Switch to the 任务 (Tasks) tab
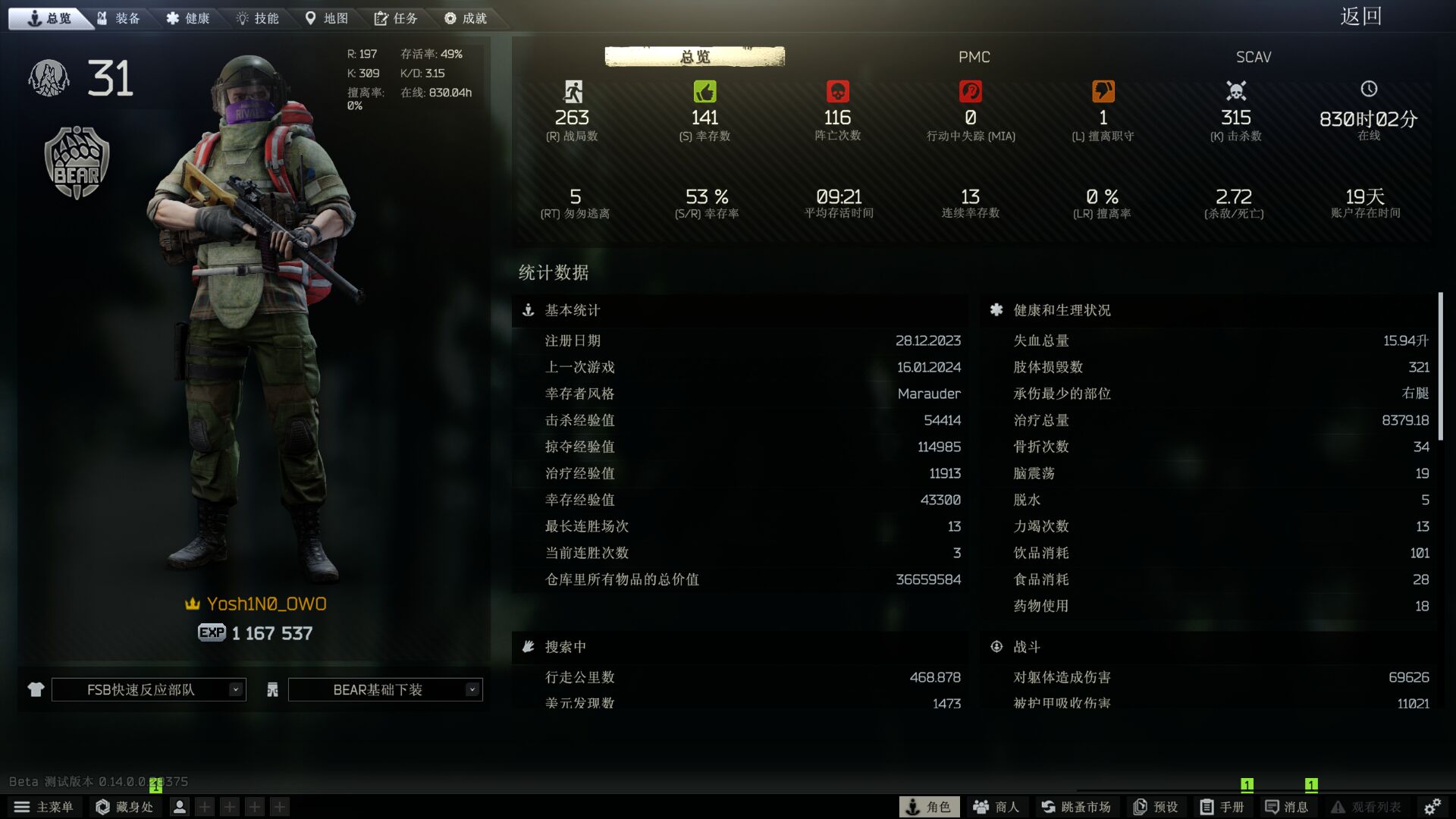 tap(396, 18)
